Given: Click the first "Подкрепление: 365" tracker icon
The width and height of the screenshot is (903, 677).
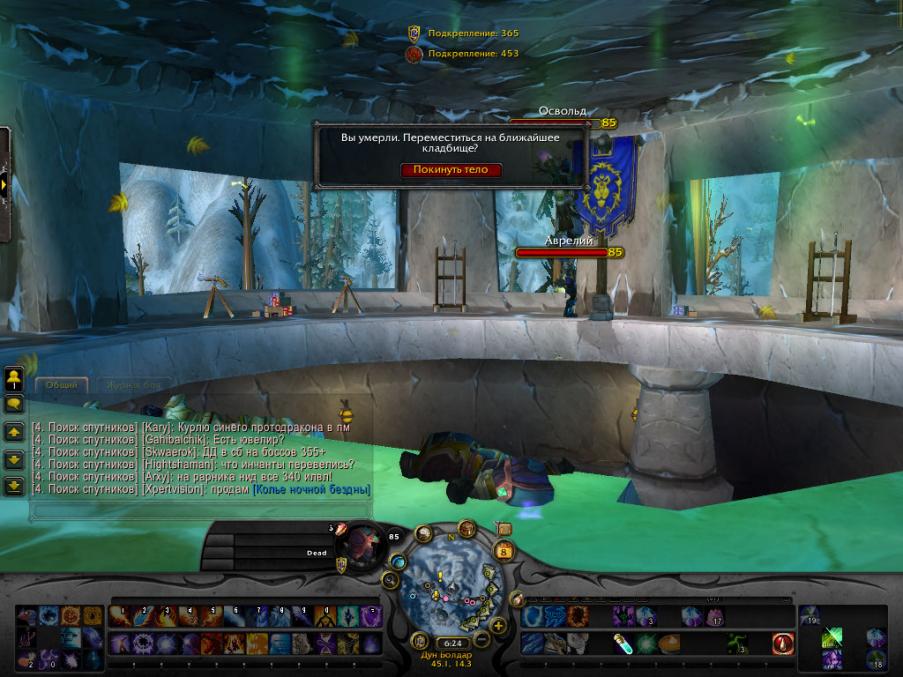Looking at the screenshot, I should click(x=414, y=33).
